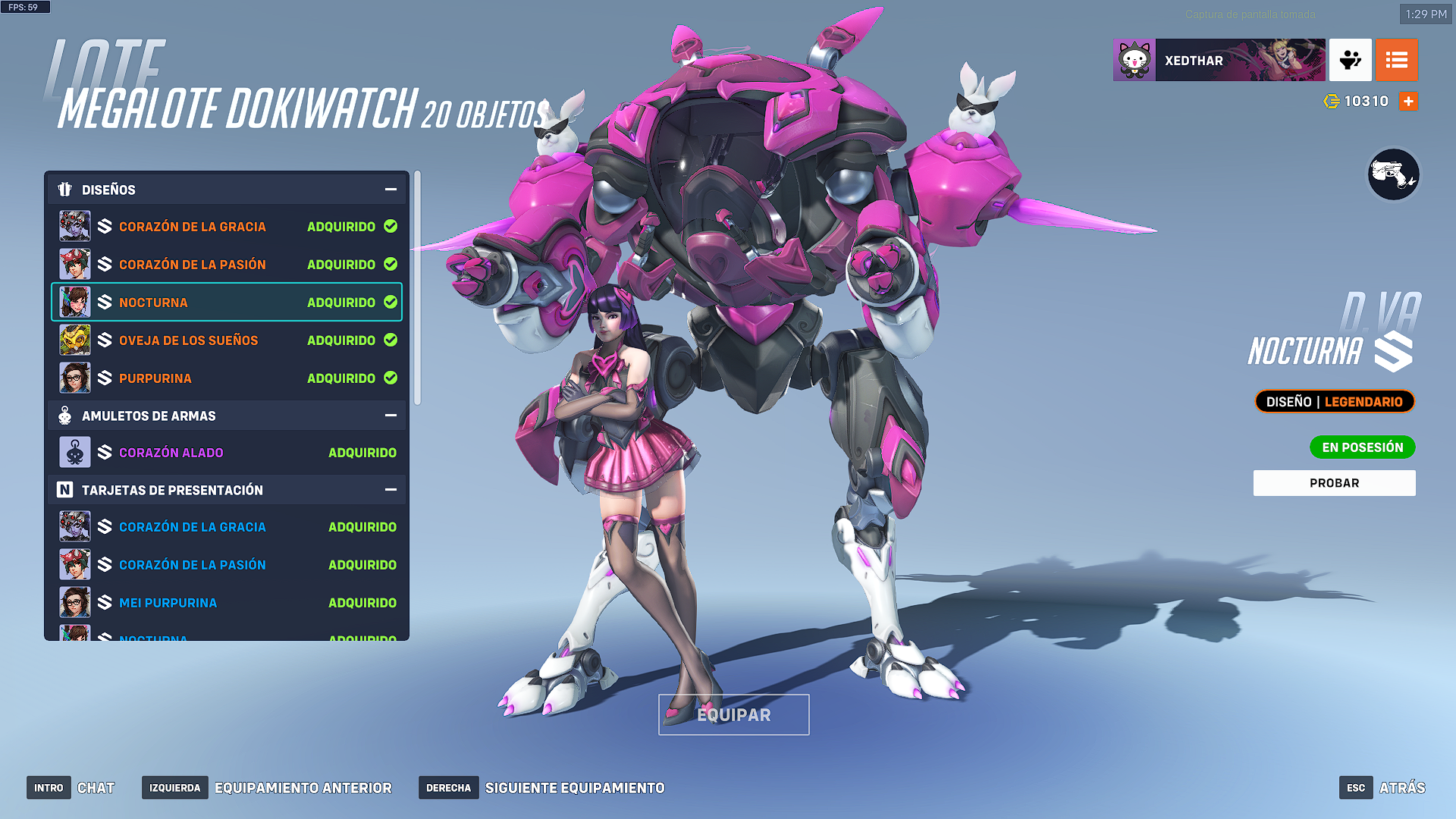Open the XEDTHAR player profile
1456x819 pixels.
(x=1219, y=61)
